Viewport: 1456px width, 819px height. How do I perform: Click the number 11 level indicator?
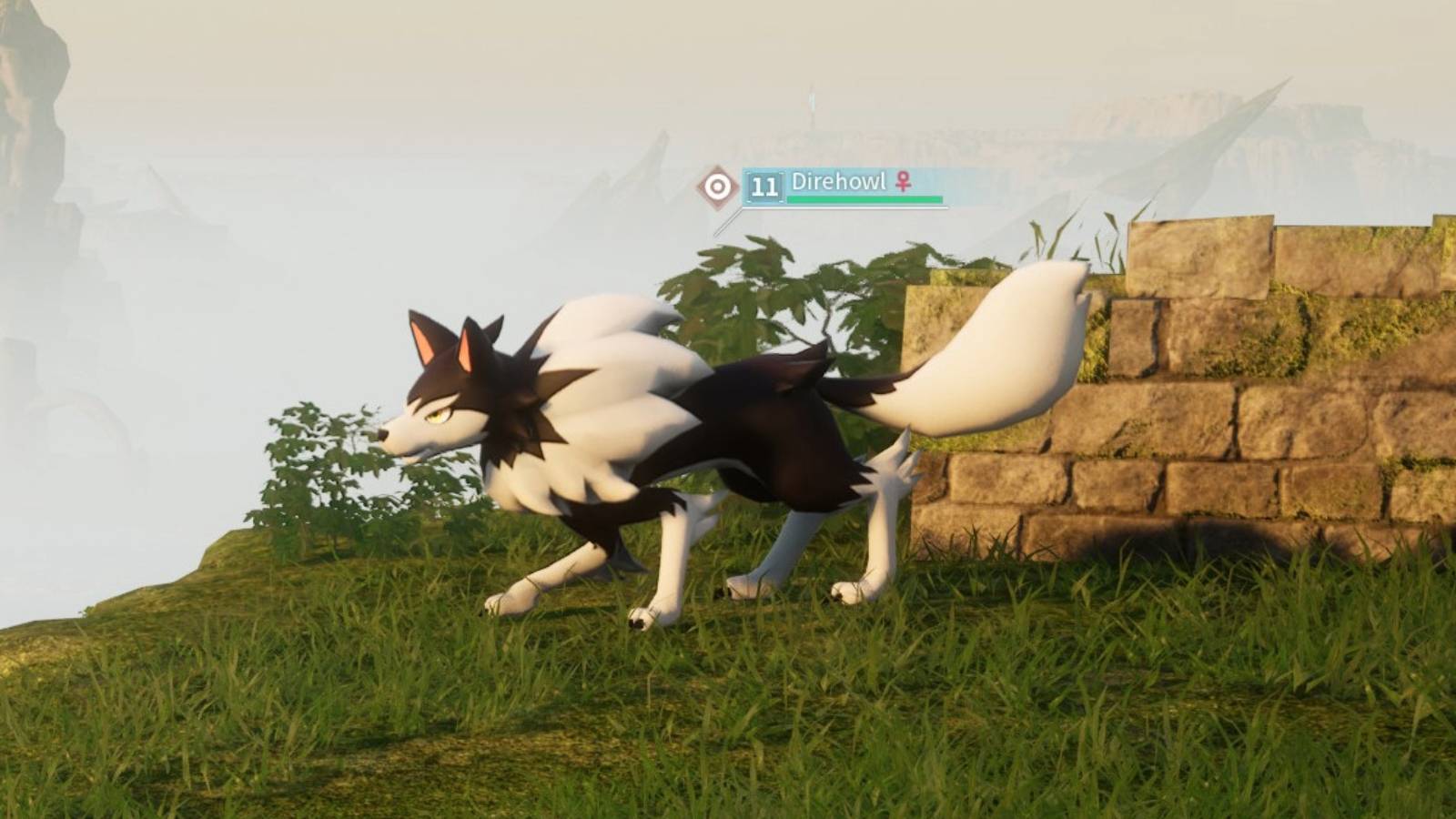point(763,185)
